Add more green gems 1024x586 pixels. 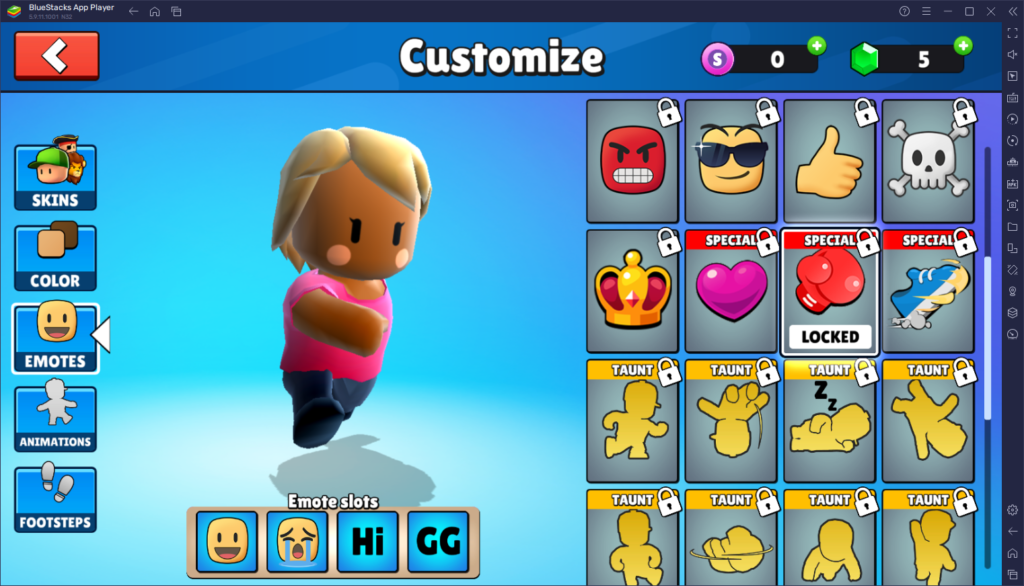[x=962, y=46]
